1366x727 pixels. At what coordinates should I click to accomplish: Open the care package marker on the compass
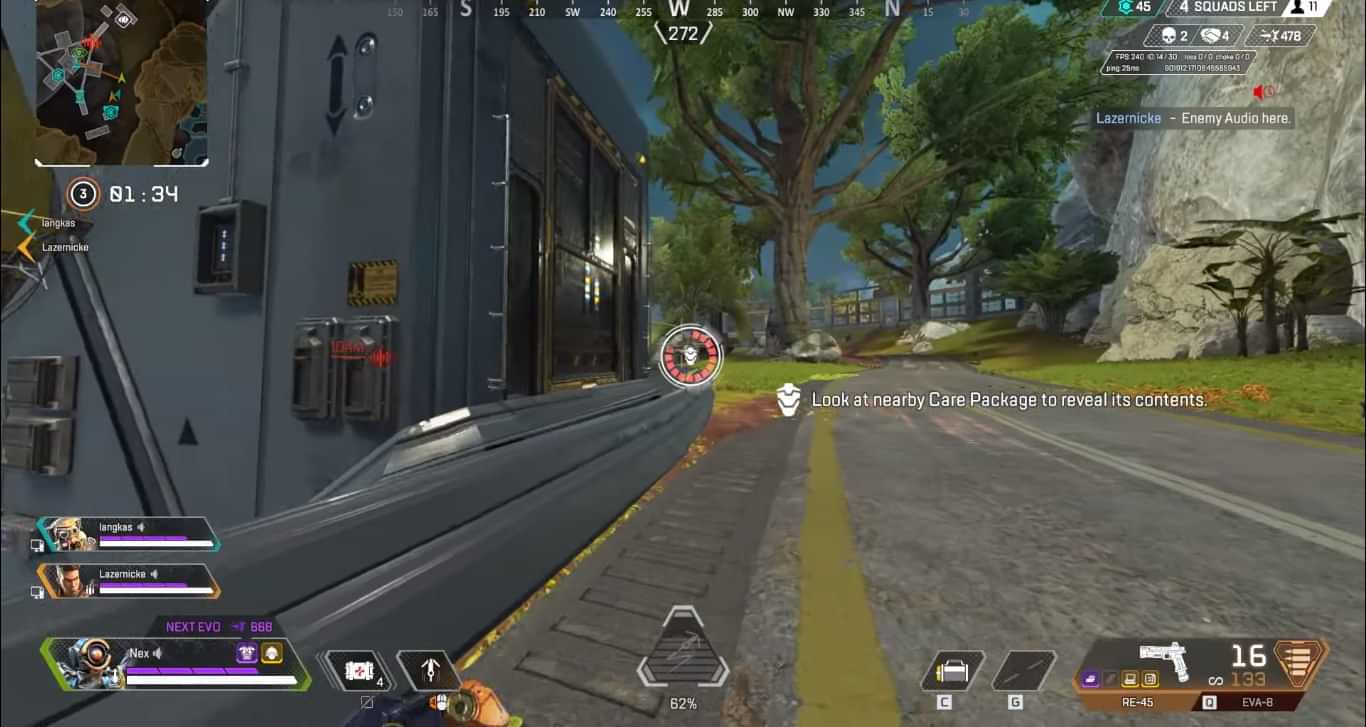click(692, 357)
